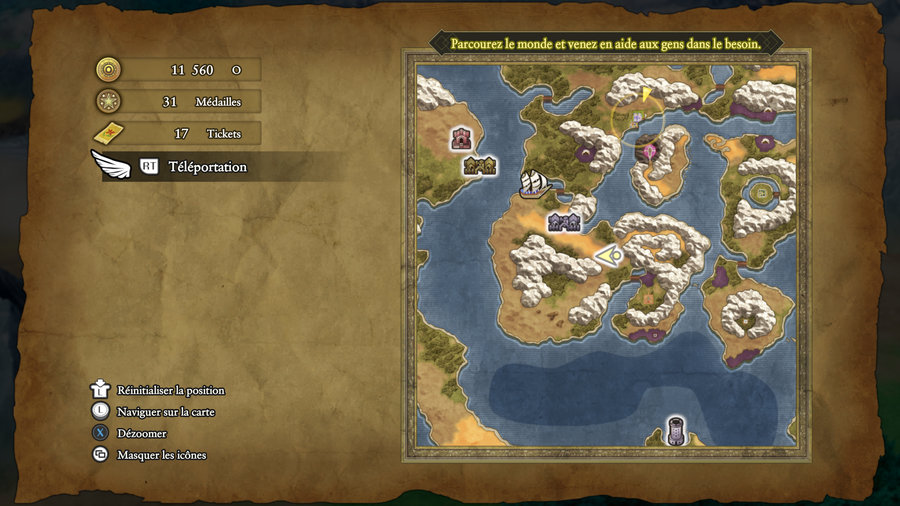Click Naviguer sur la carte
Screen dimensions: 900x506
pyautogui.click(x=165, y=411)
